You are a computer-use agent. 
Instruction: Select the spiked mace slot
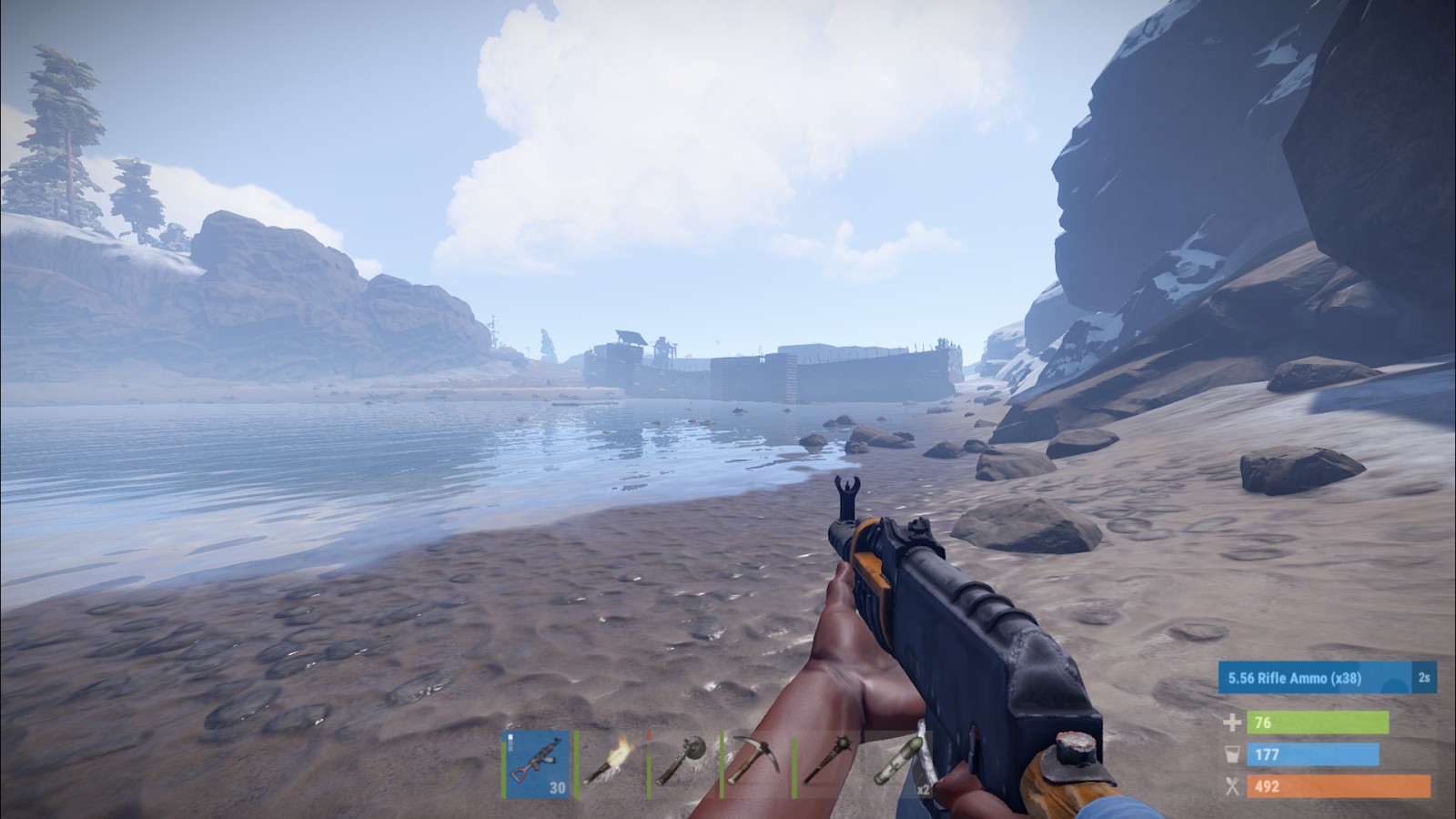[827, 764]
